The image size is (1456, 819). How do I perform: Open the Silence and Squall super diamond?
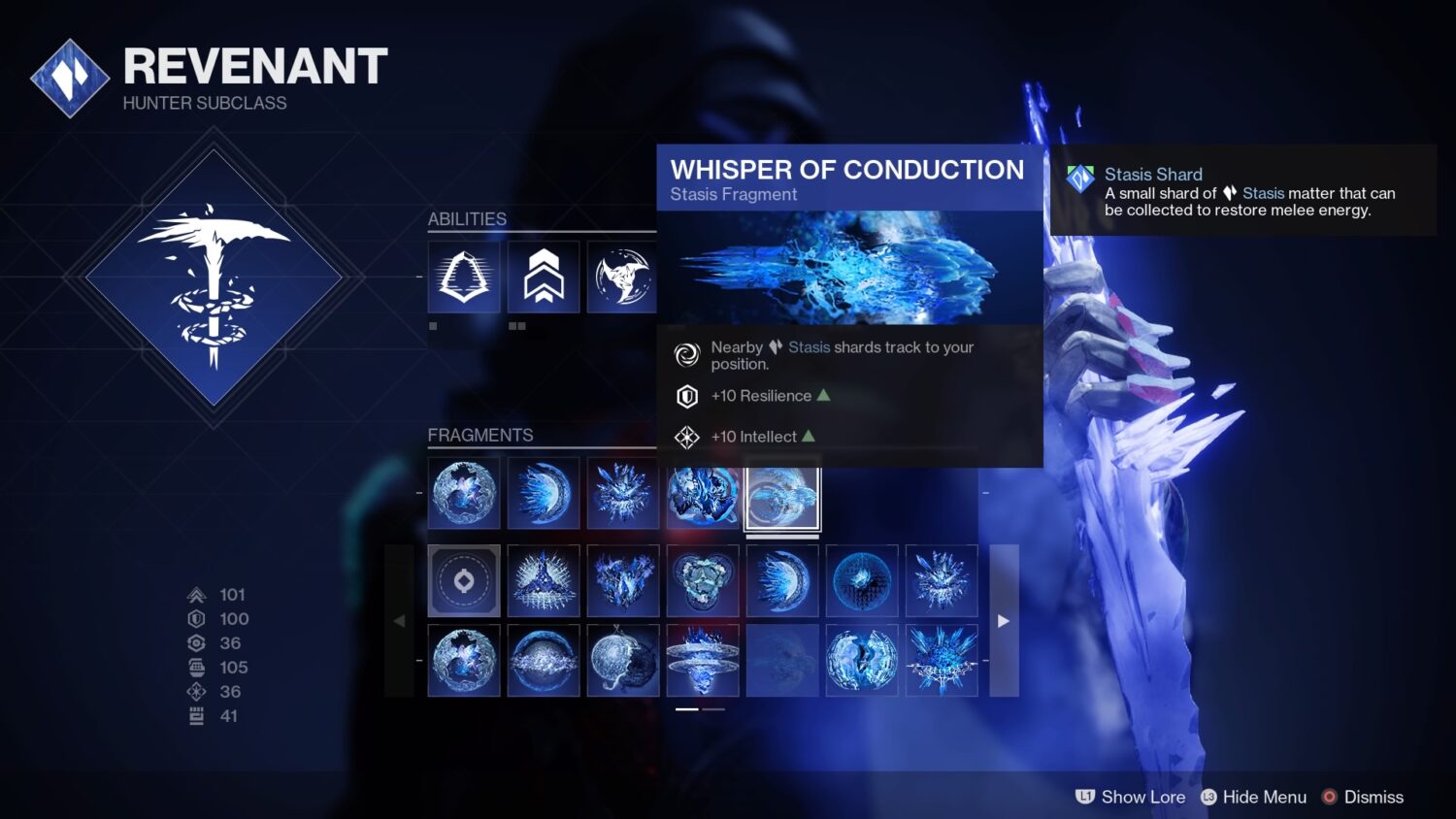(214, 278)
